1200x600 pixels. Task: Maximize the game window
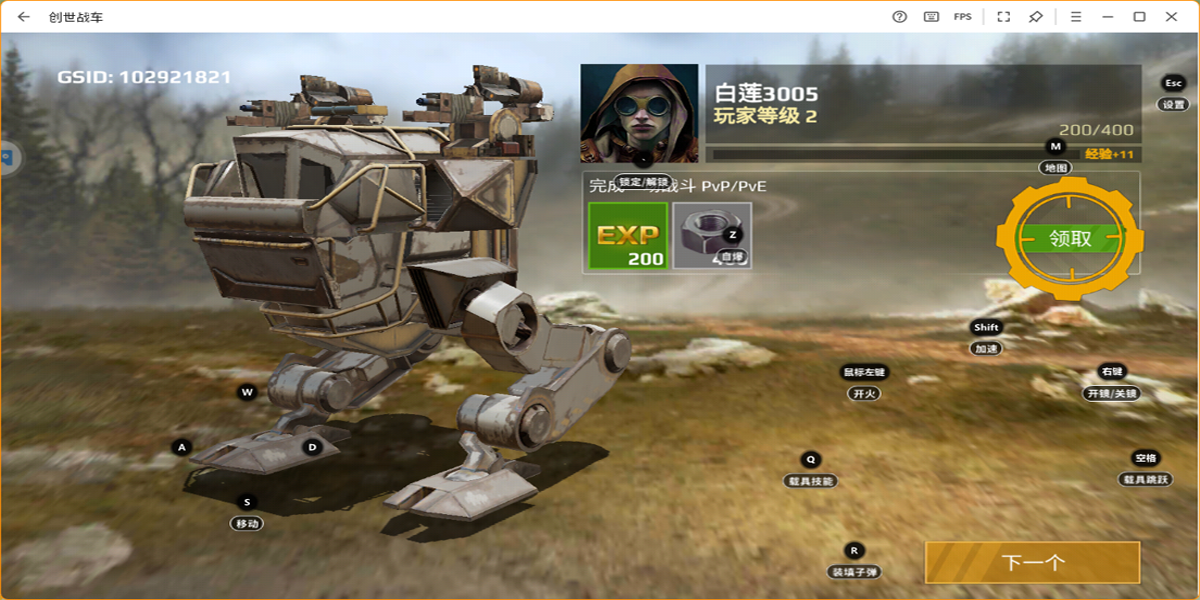[1139, 17]
